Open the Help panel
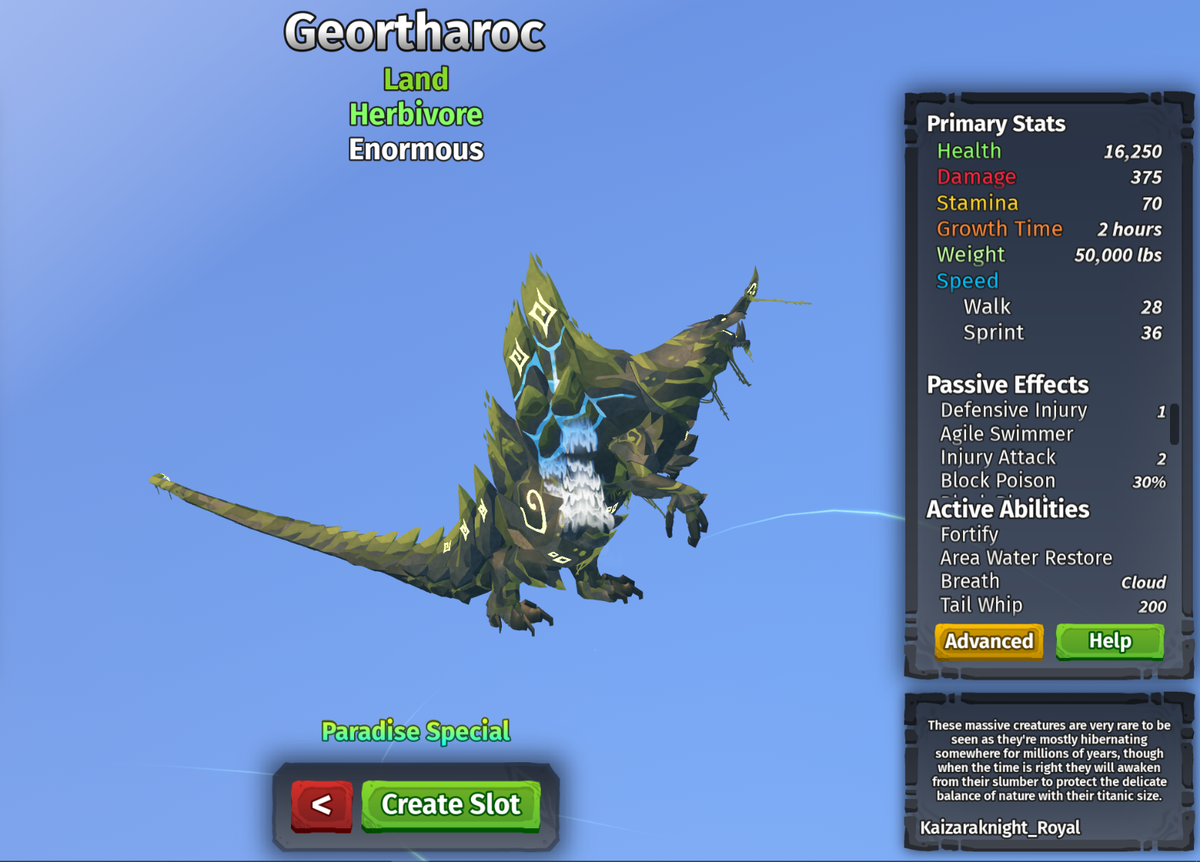Screen dimensions: 1200x862 pos(1109,641)
